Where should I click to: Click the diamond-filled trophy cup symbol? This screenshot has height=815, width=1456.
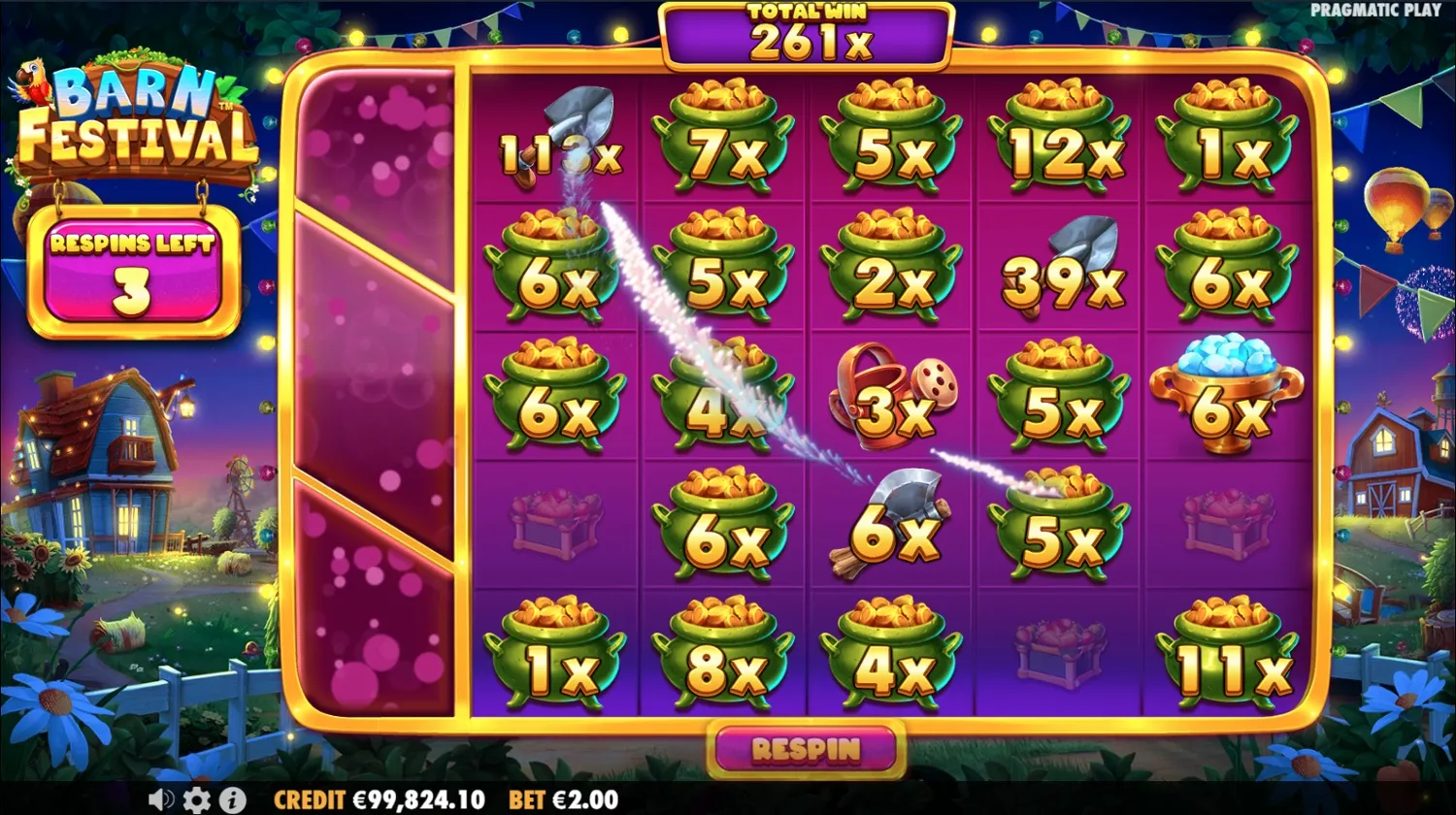coord(1229,393)
